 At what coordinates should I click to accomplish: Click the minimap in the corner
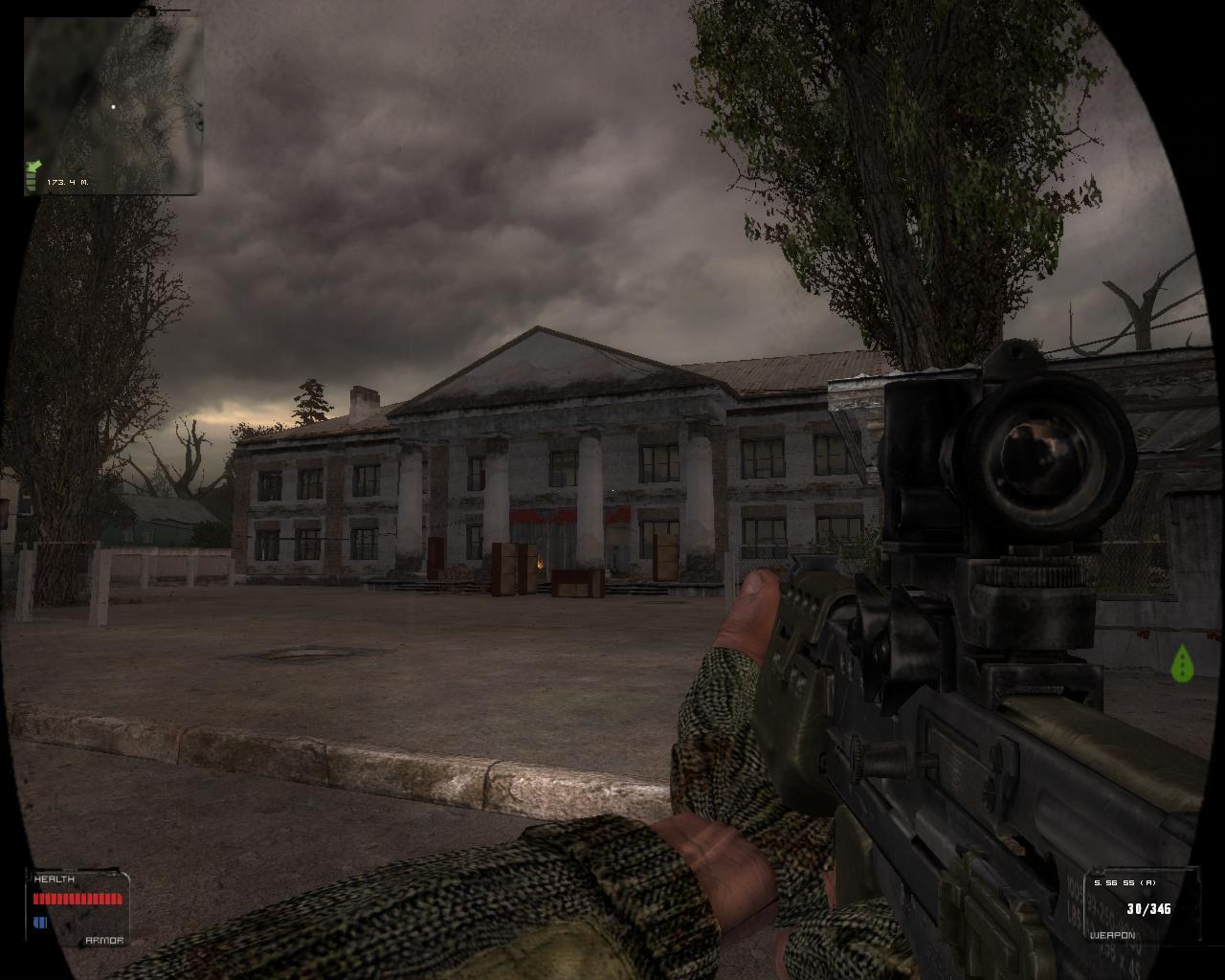113,105
